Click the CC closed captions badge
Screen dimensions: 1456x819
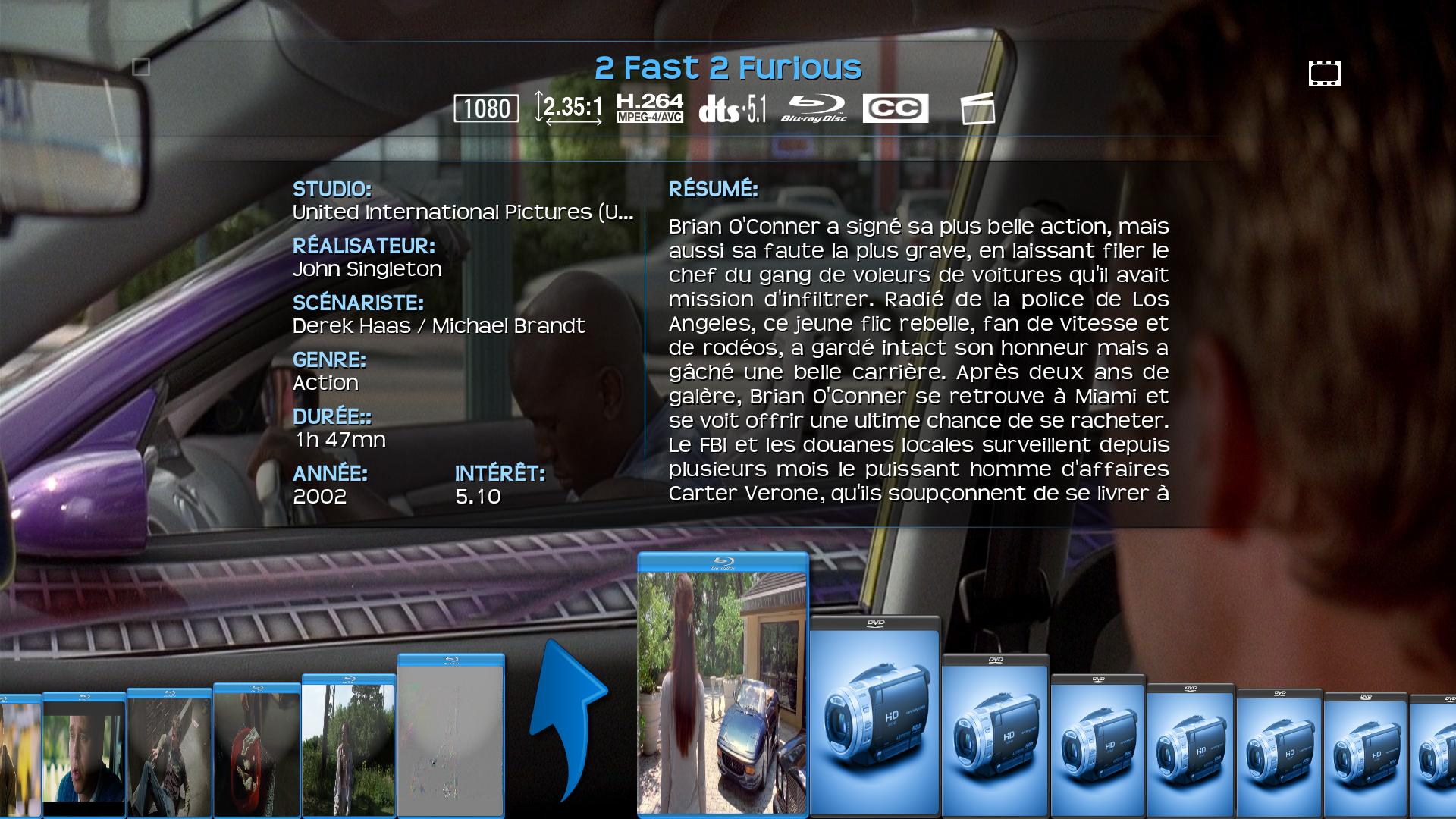(896, 108)
